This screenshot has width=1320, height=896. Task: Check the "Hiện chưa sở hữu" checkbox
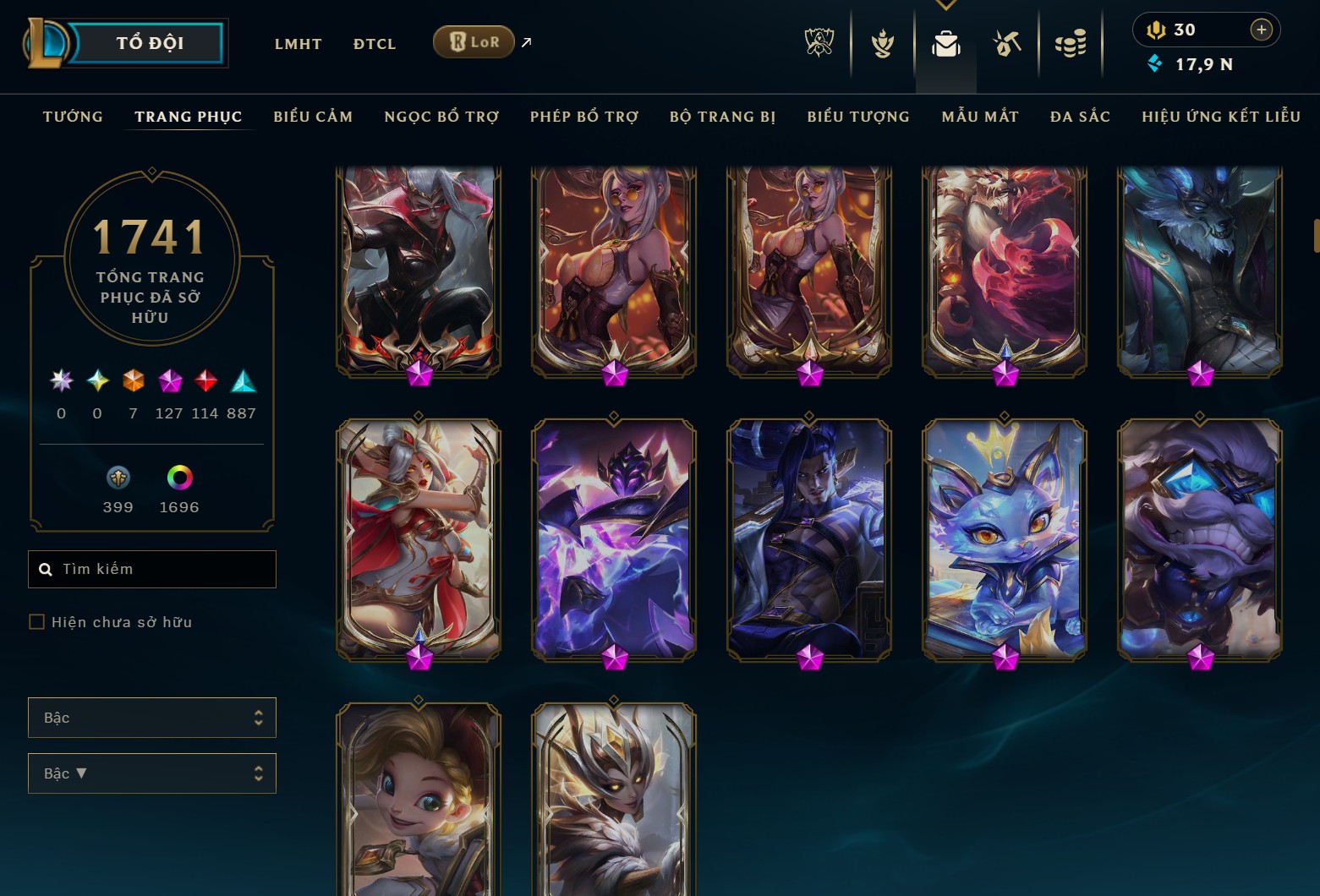37,621
